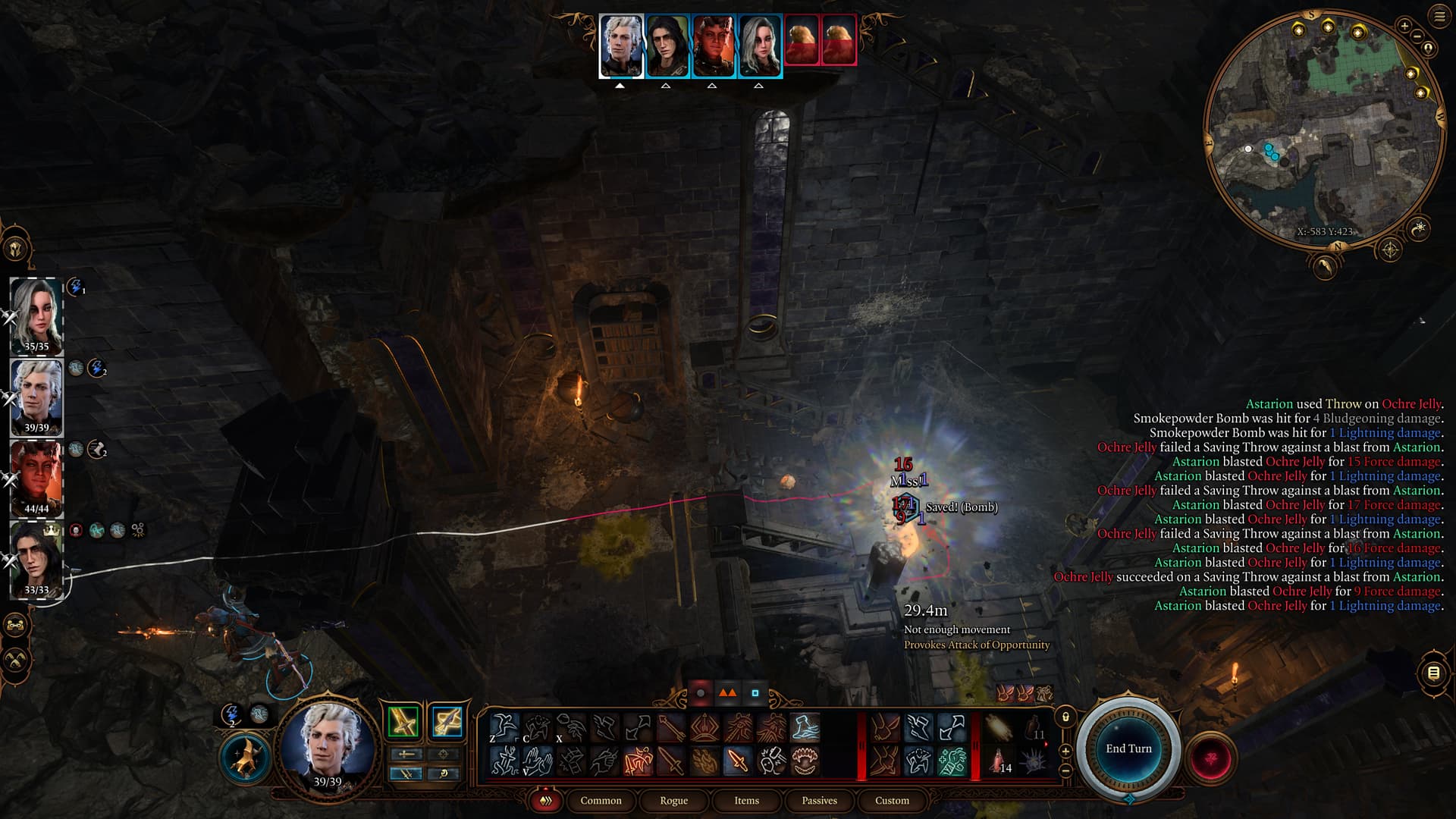The width and height of the screenshot is (1456, 819).
Task: Select the ranged bow weapon slot
Action: coord(447,722)
